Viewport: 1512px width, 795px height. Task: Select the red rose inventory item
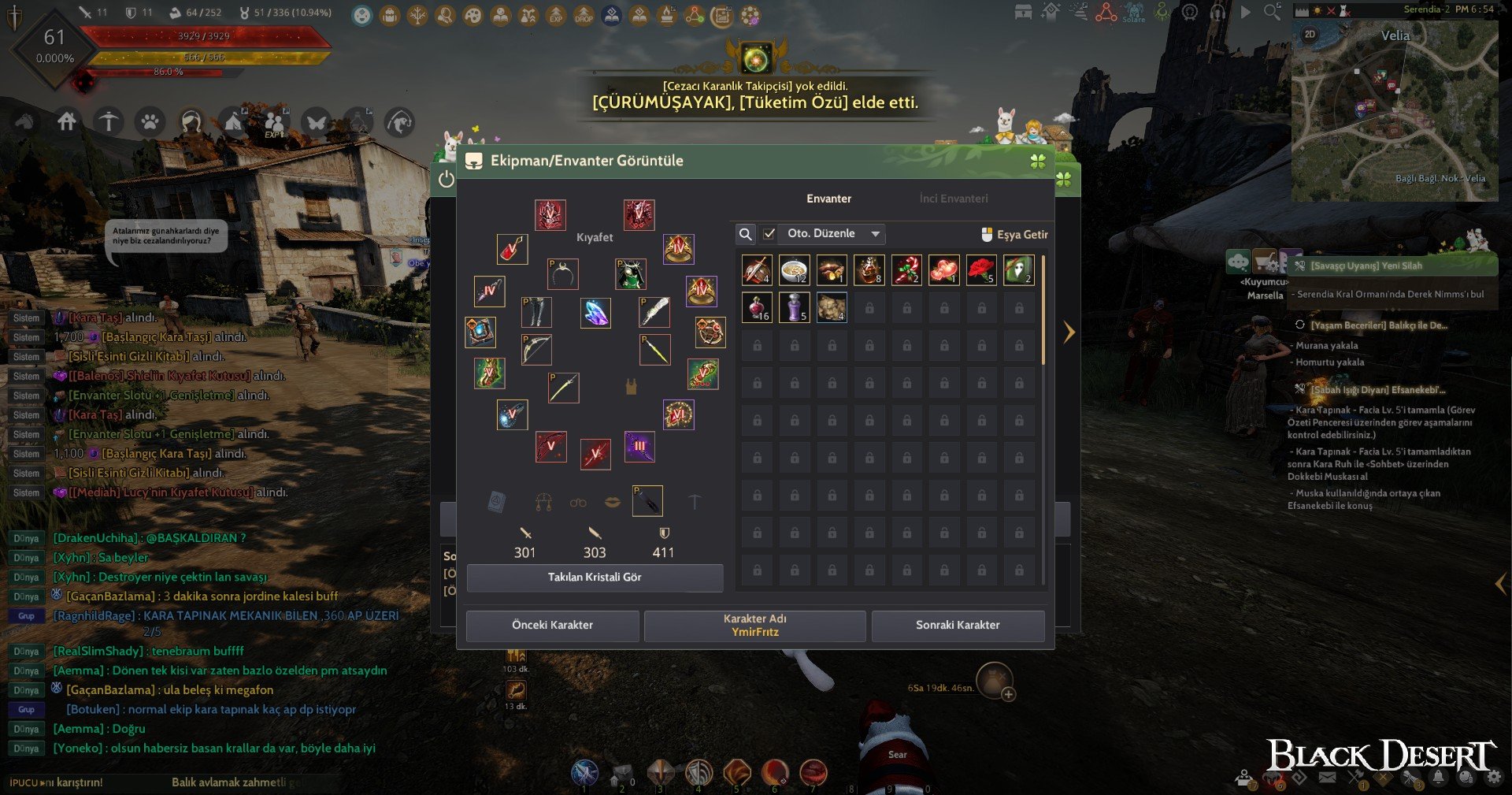click(x=981, y=270)
